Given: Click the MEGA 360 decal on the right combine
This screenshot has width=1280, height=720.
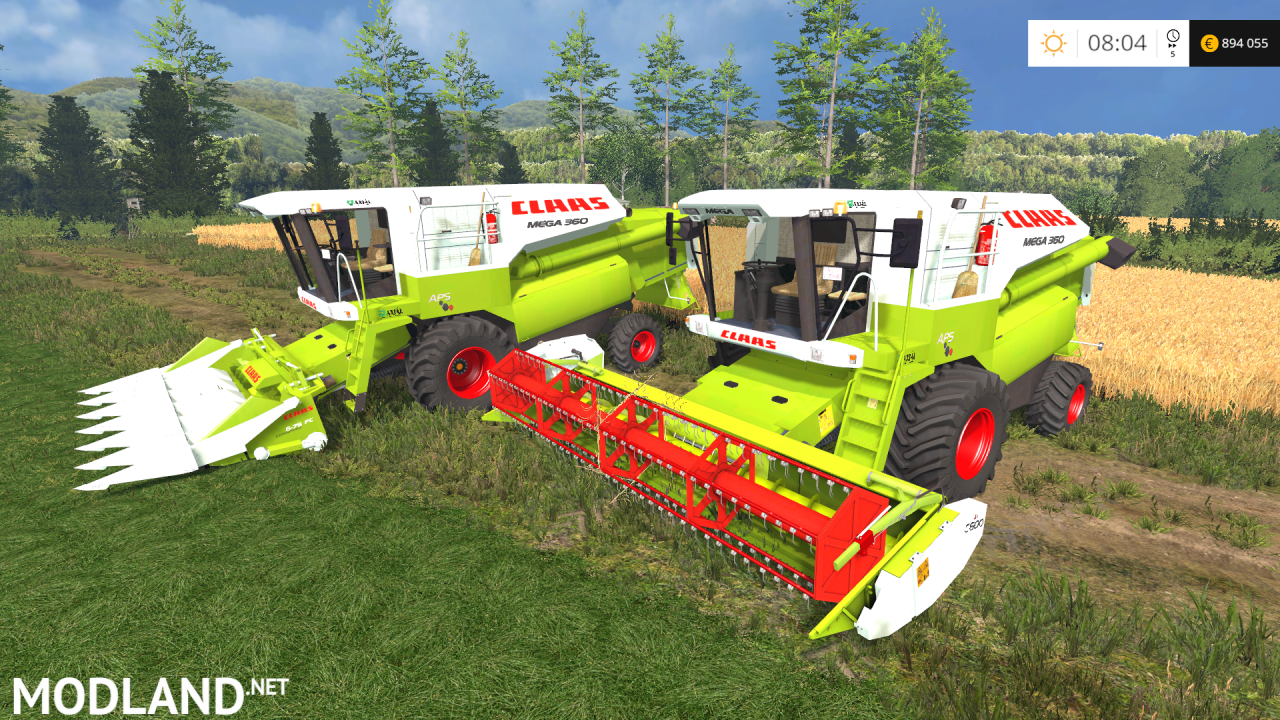Looking at the screenshot, I should click(1042, 240).
